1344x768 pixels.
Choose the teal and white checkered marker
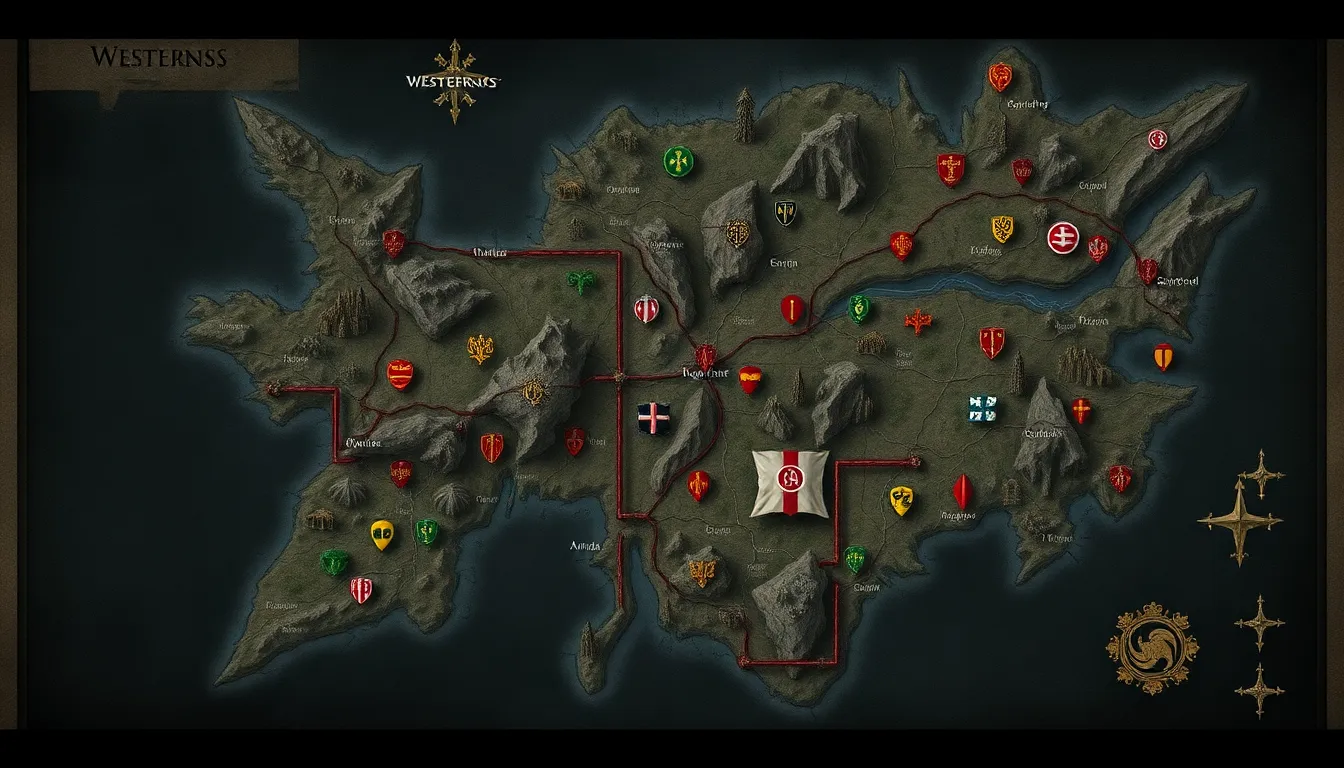[x=982, y=408]
